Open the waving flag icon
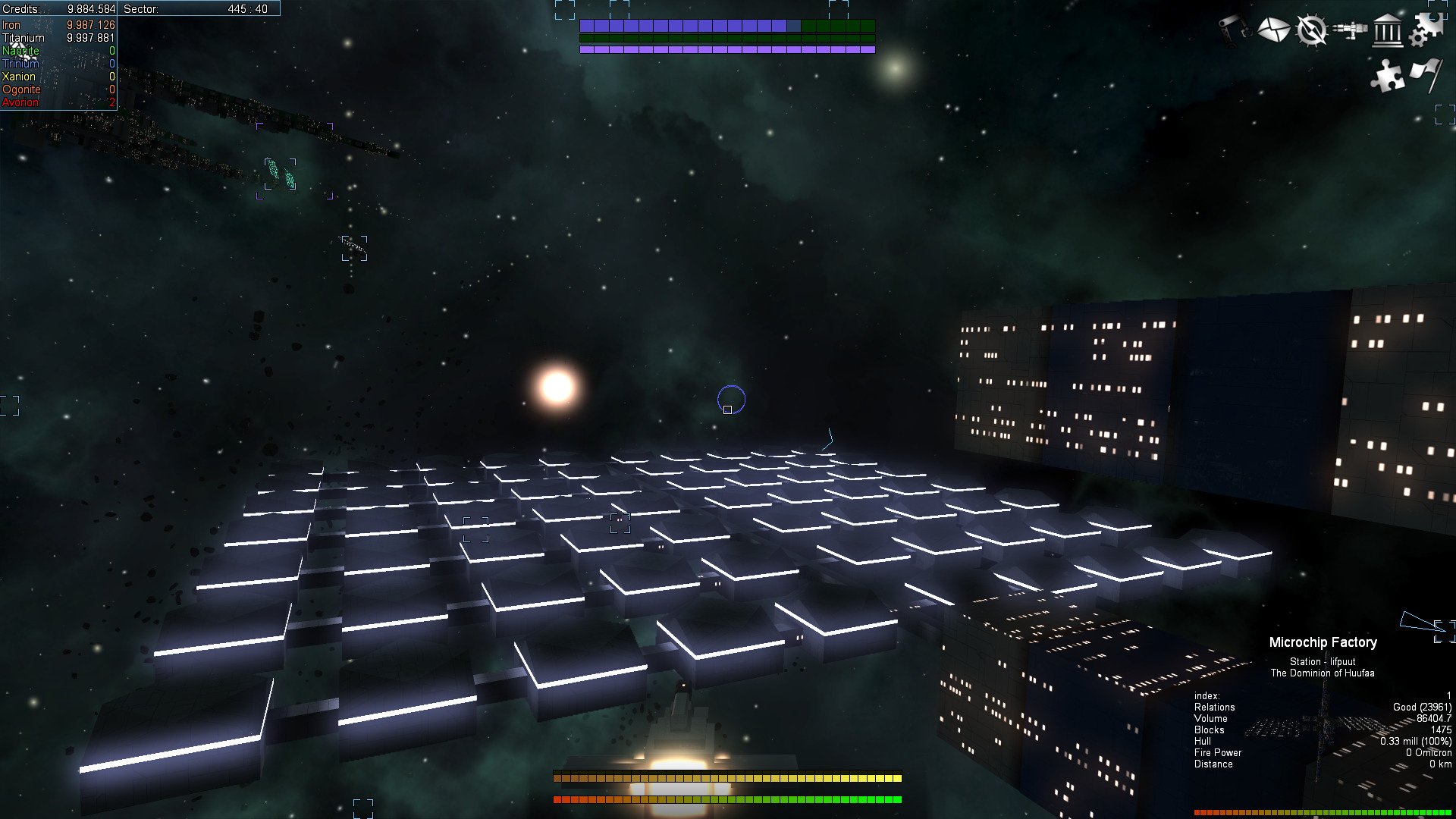Image resolution: width=1456 pixels, height=819 pixels. click(1426, 74)
